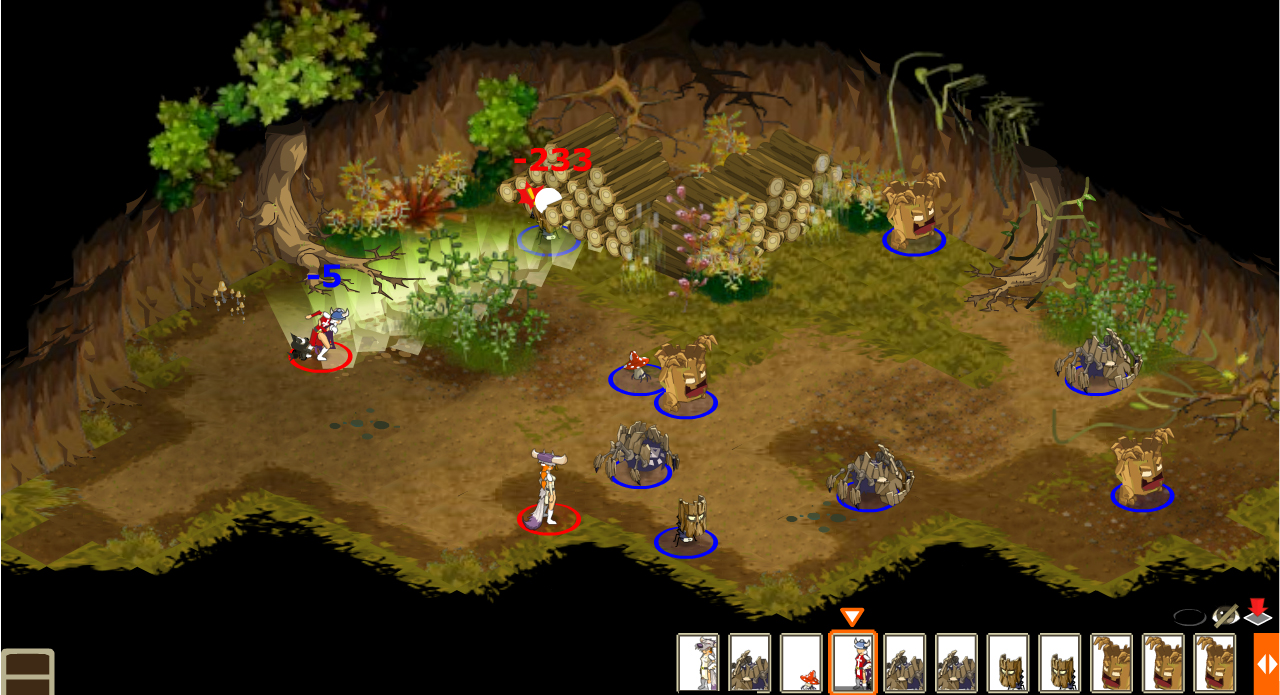The image size is (1280, 695).
Task: Open the brown panel in the bottom-left corner
Action: click(27, 672)
